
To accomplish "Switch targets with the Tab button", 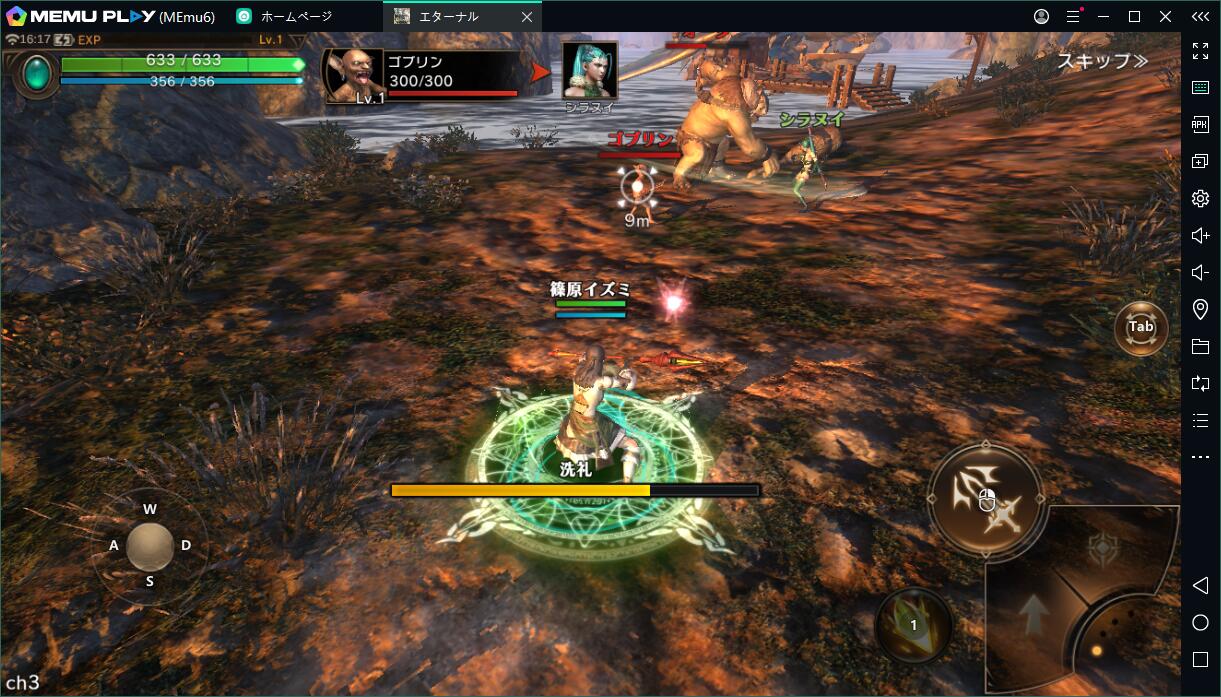I will click(1141, 328).
